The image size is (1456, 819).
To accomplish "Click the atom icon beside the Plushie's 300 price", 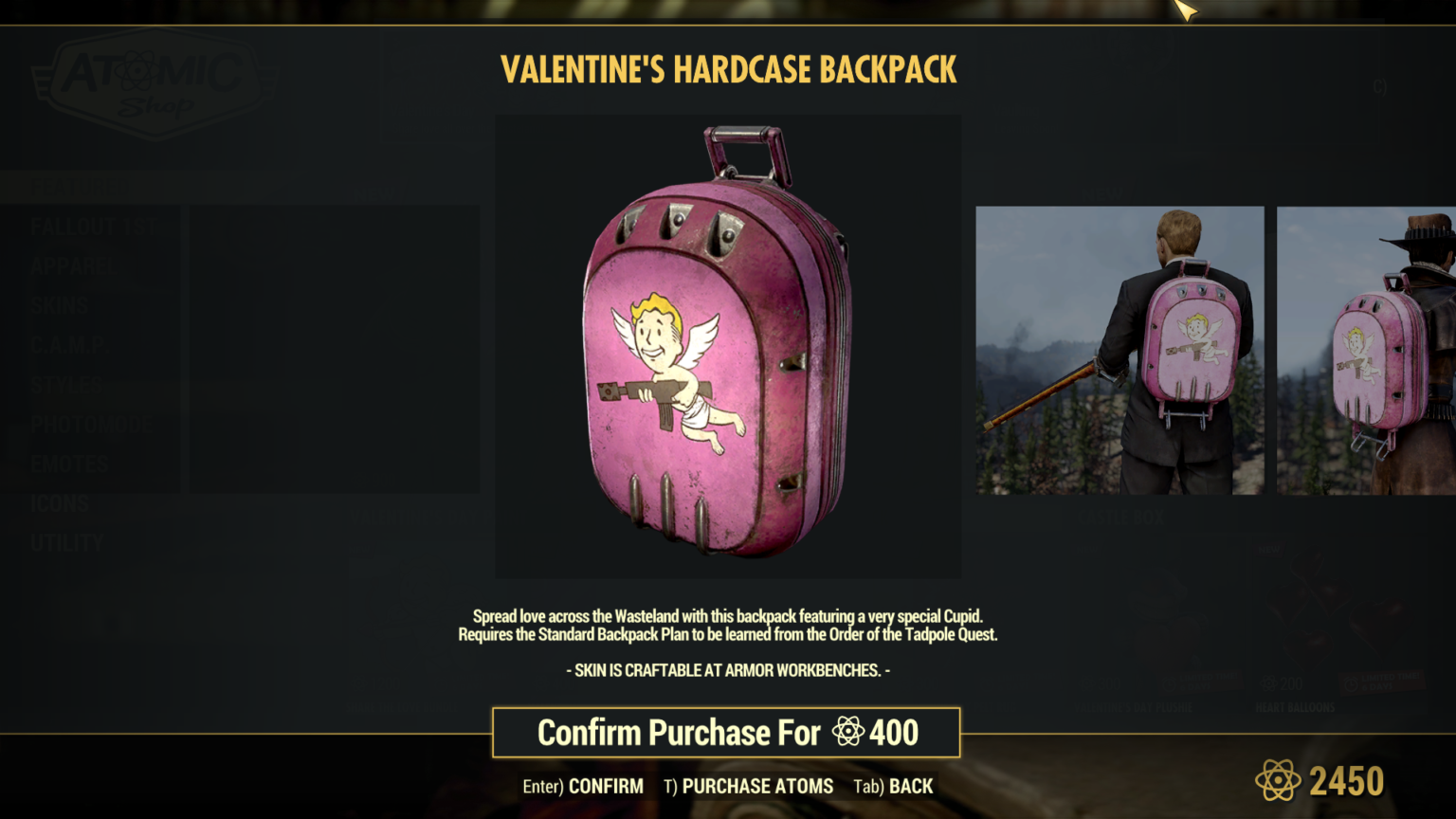I will (x=1087, y=683).
